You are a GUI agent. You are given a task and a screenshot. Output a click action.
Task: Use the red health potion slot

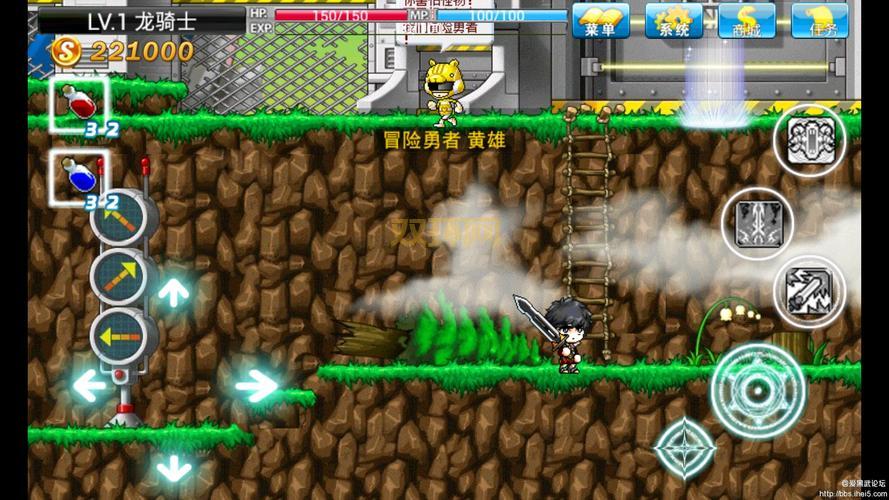click(79, 104)
